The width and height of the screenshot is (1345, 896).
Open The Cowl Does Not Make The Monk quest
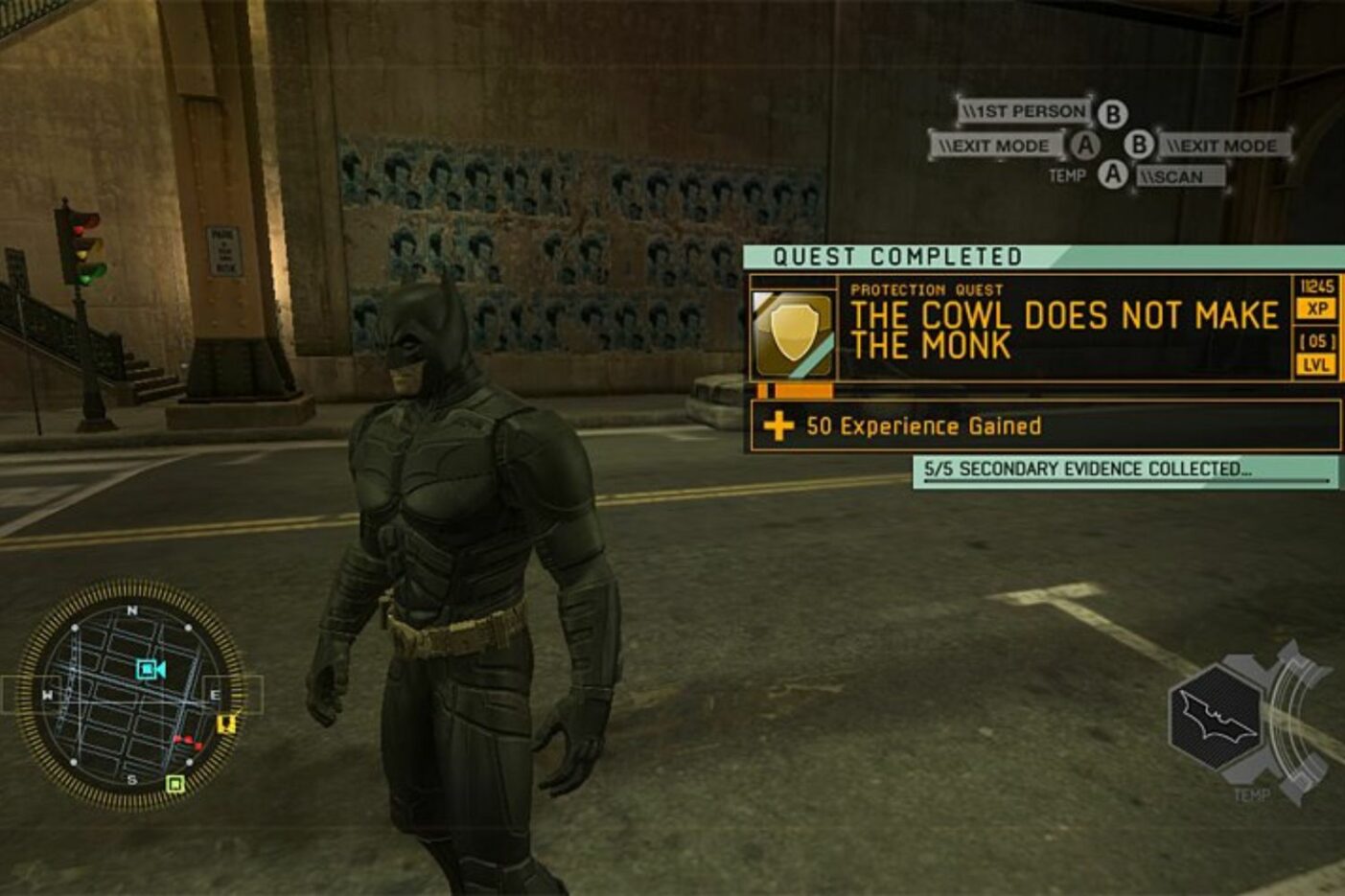click(1064, 329)
